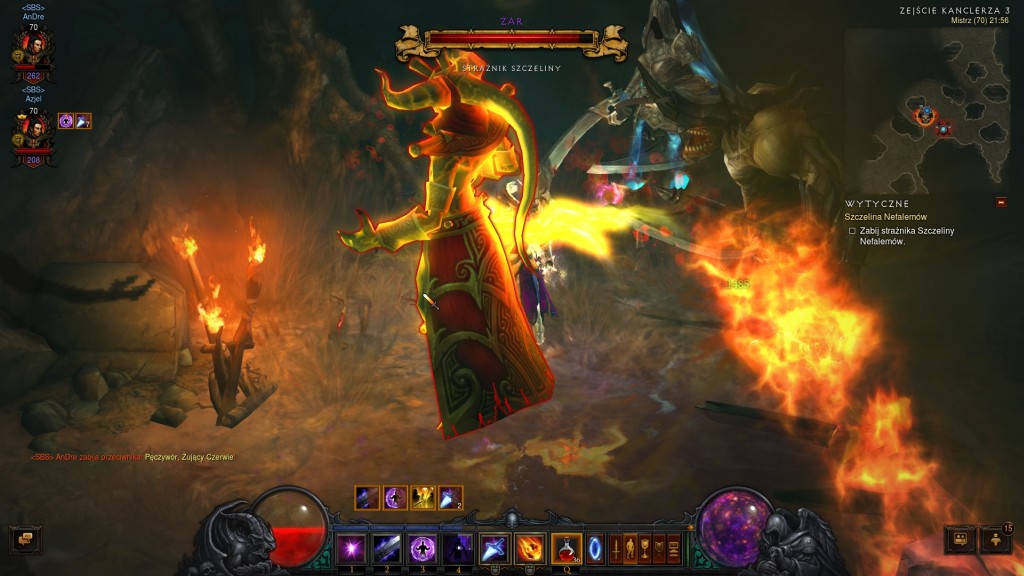This screenshot has height=576, width=1024.
Task: Drink the red health potion
Action: pyautogui.click(x=566, y=548)
